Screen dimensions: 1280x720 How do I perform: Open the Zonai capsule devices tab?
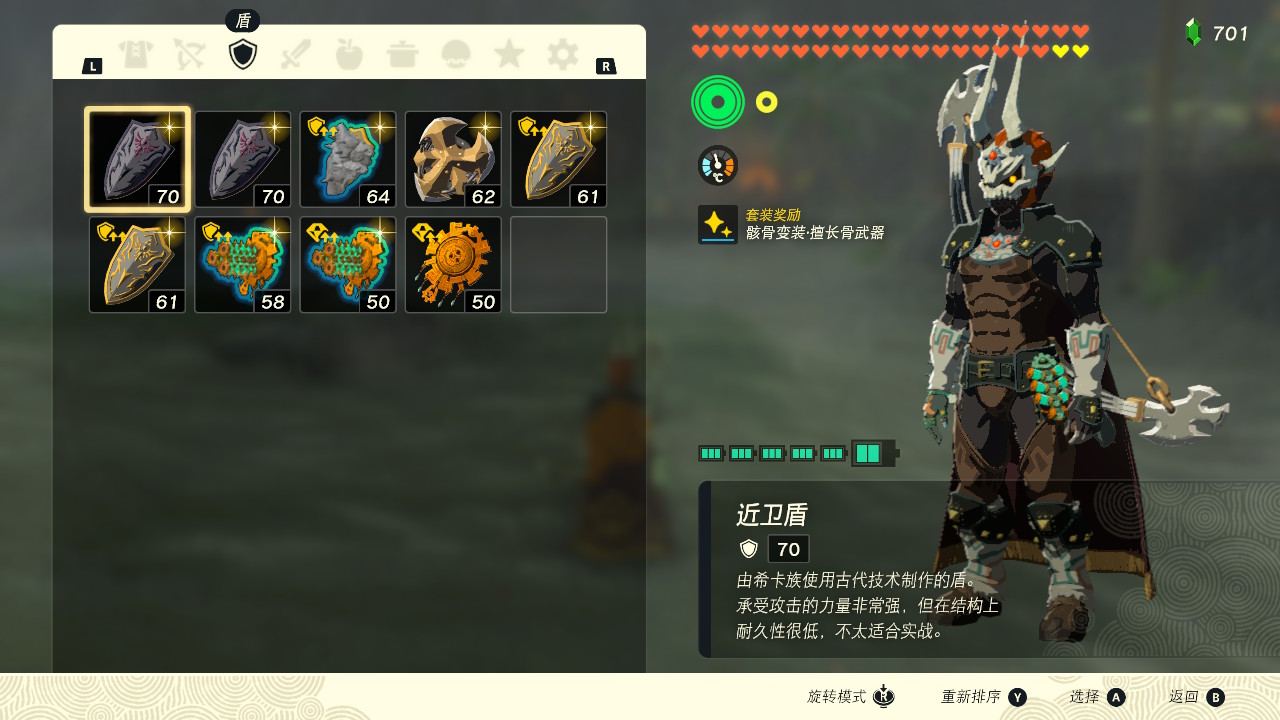pos(456,54)
